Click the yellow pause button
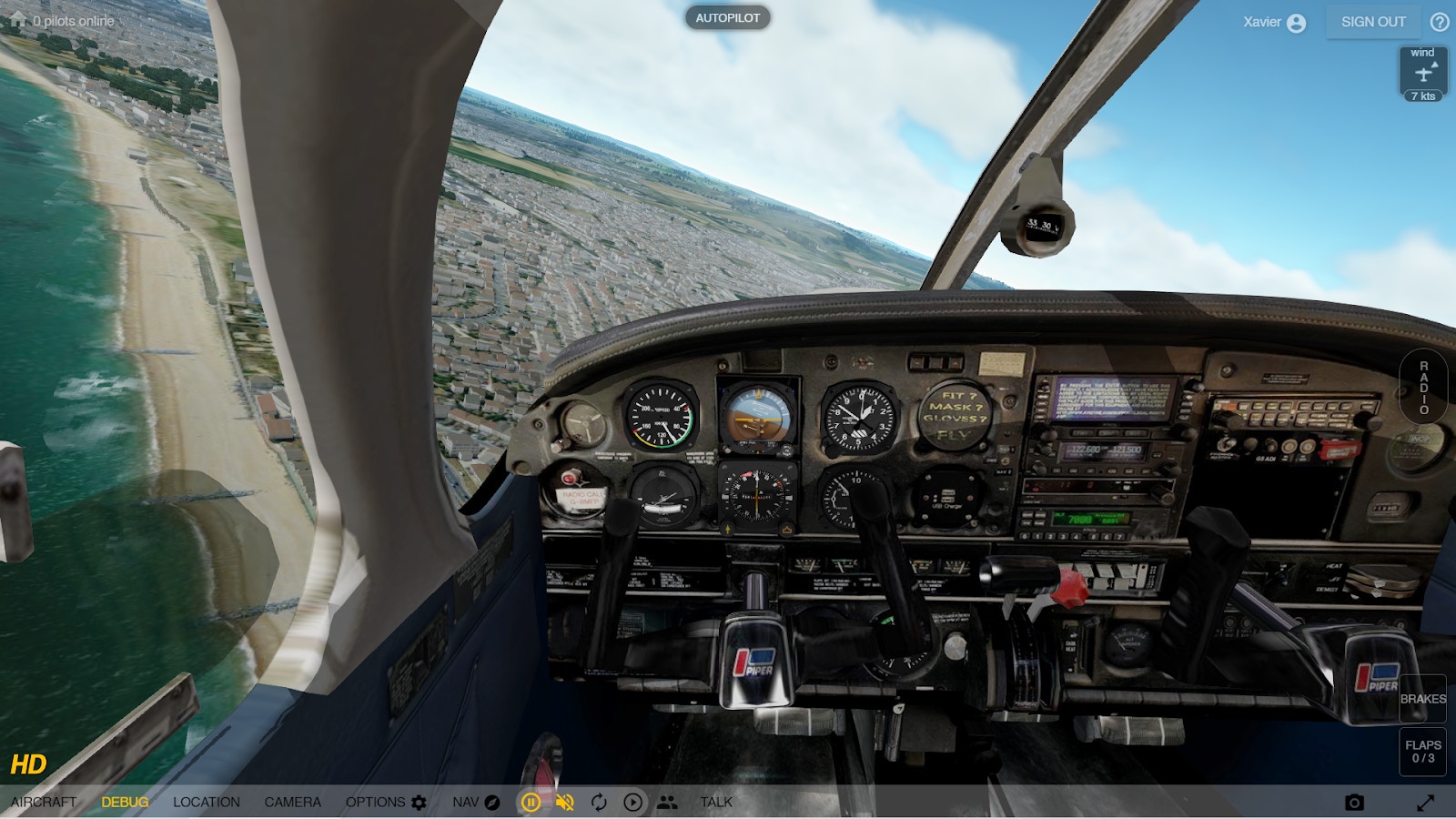The width and height of the screenshot is (1456, 819). [x=531, y=802]
